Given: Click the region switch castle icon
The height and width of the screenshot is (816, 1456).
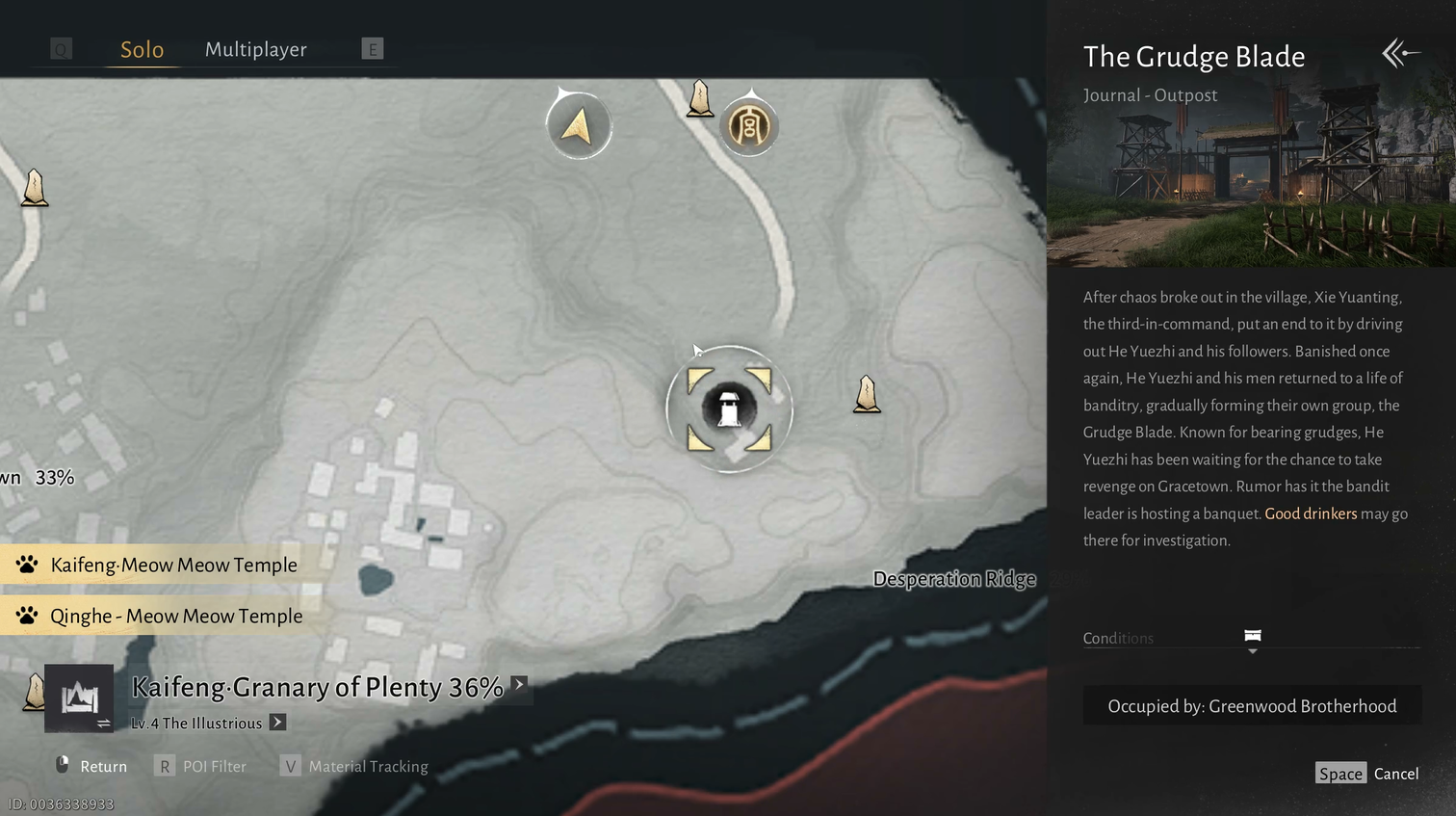Looking at the screenshot, I should (x=79, y=698).
